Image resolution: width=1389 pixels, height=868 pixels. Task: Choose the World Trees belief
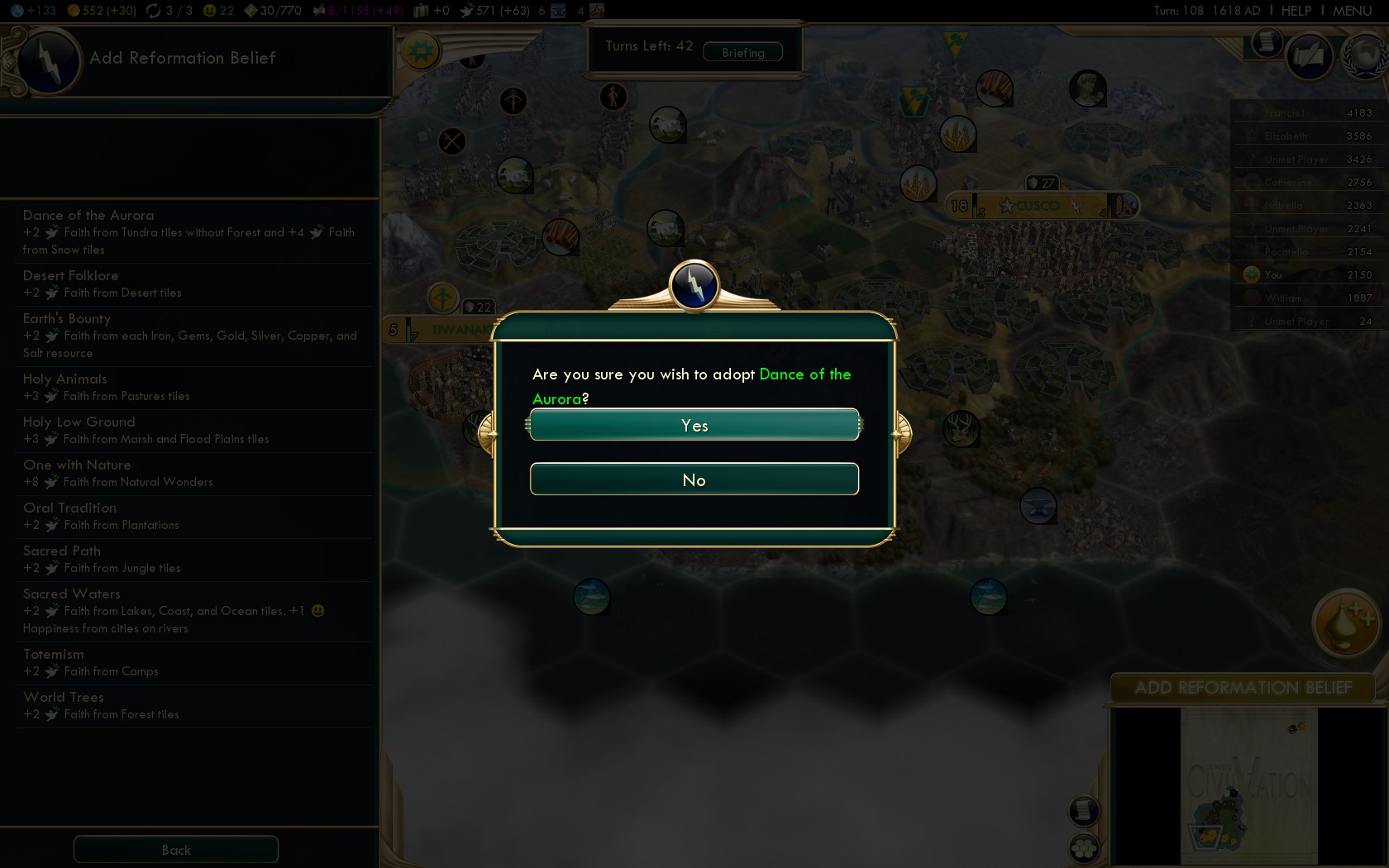[x=189, y=705]
